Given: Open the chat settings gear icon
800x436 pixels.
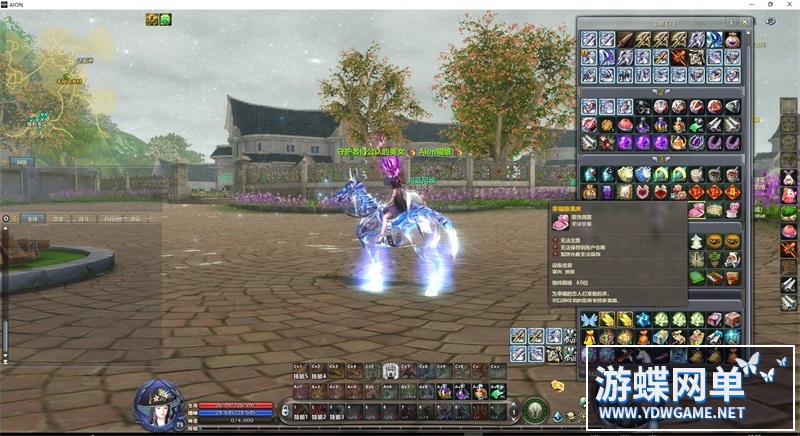Looking at the screenshot, I should pyautogui.click(x=7, y=217).
